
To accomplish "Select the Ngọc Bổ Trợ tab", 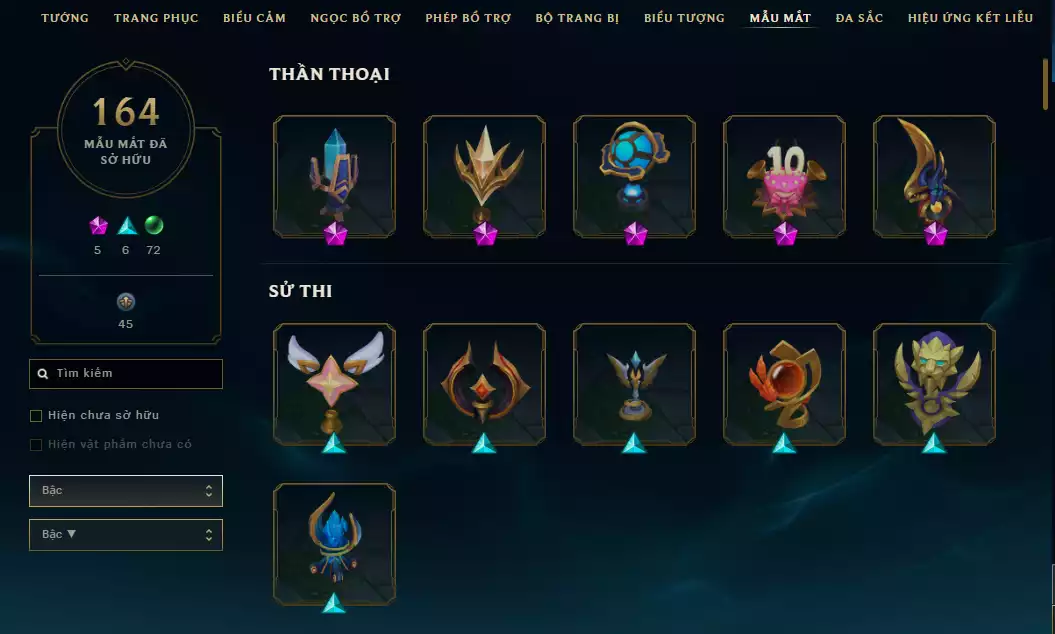I will [355, 18].
